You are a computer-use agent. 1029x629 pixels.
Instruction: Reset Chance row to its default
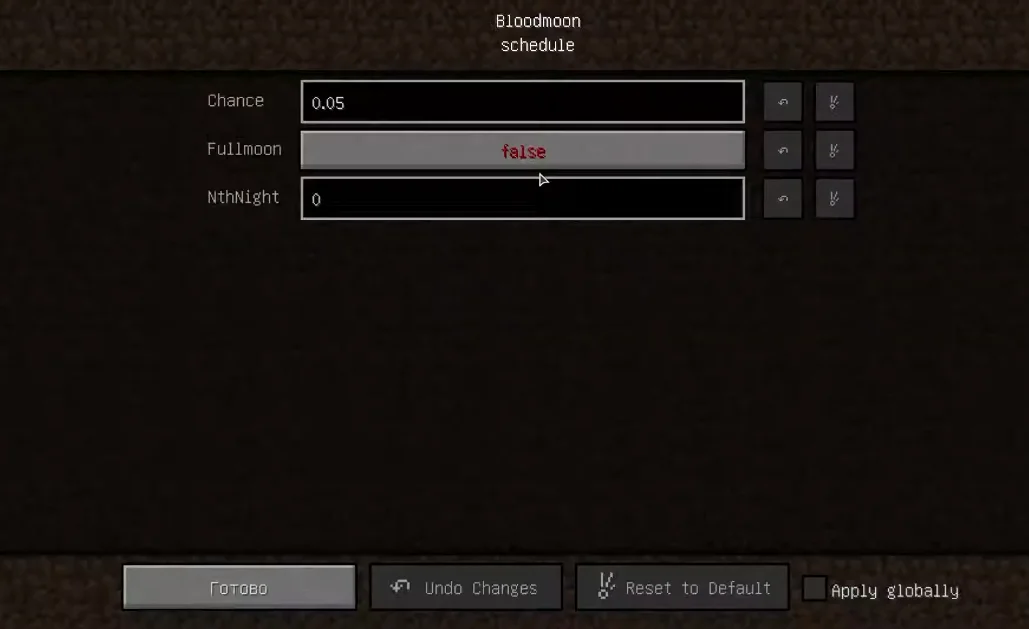click(834, 102)
